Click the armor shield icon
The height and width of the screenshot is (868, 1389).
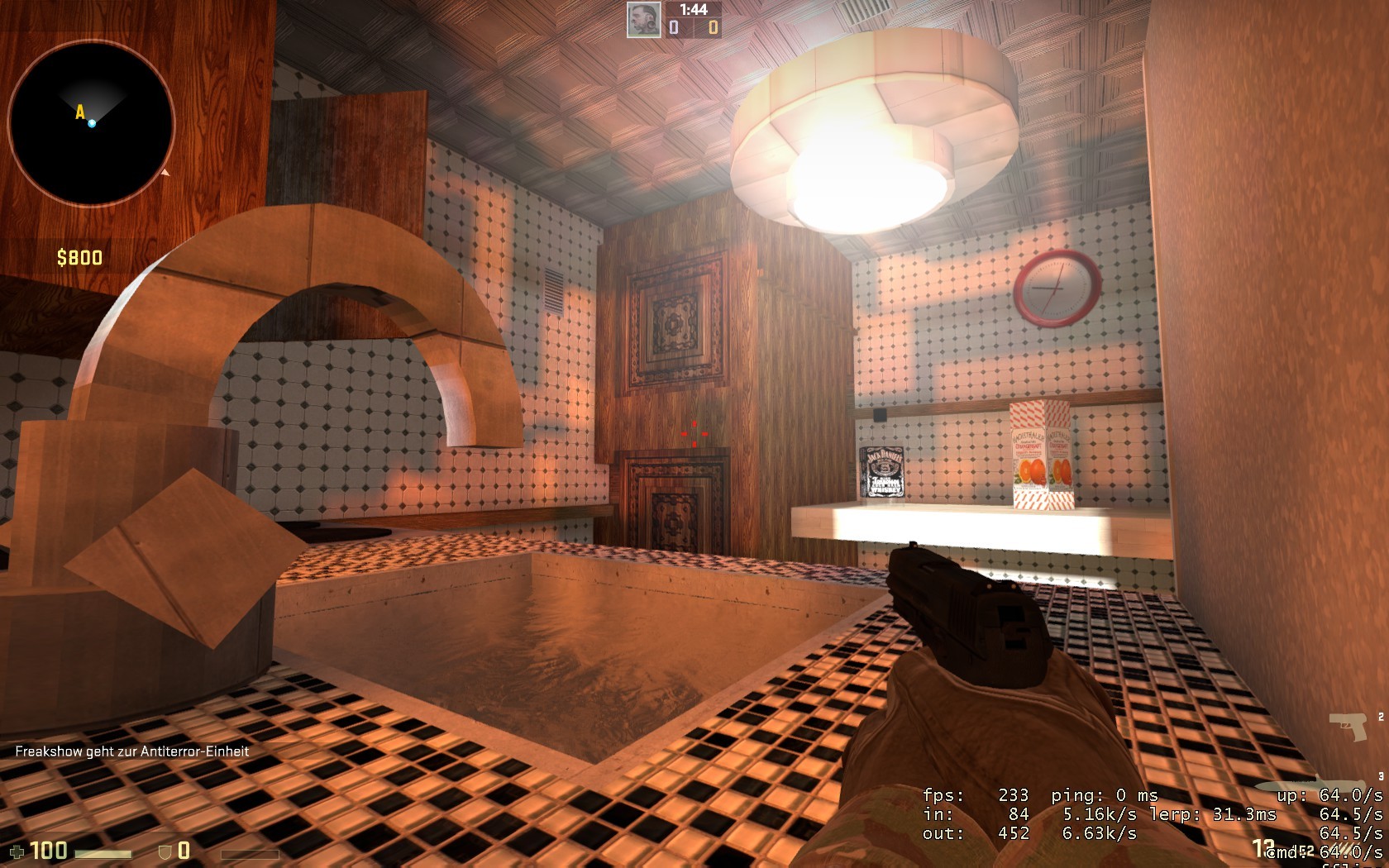pos(164,849)
